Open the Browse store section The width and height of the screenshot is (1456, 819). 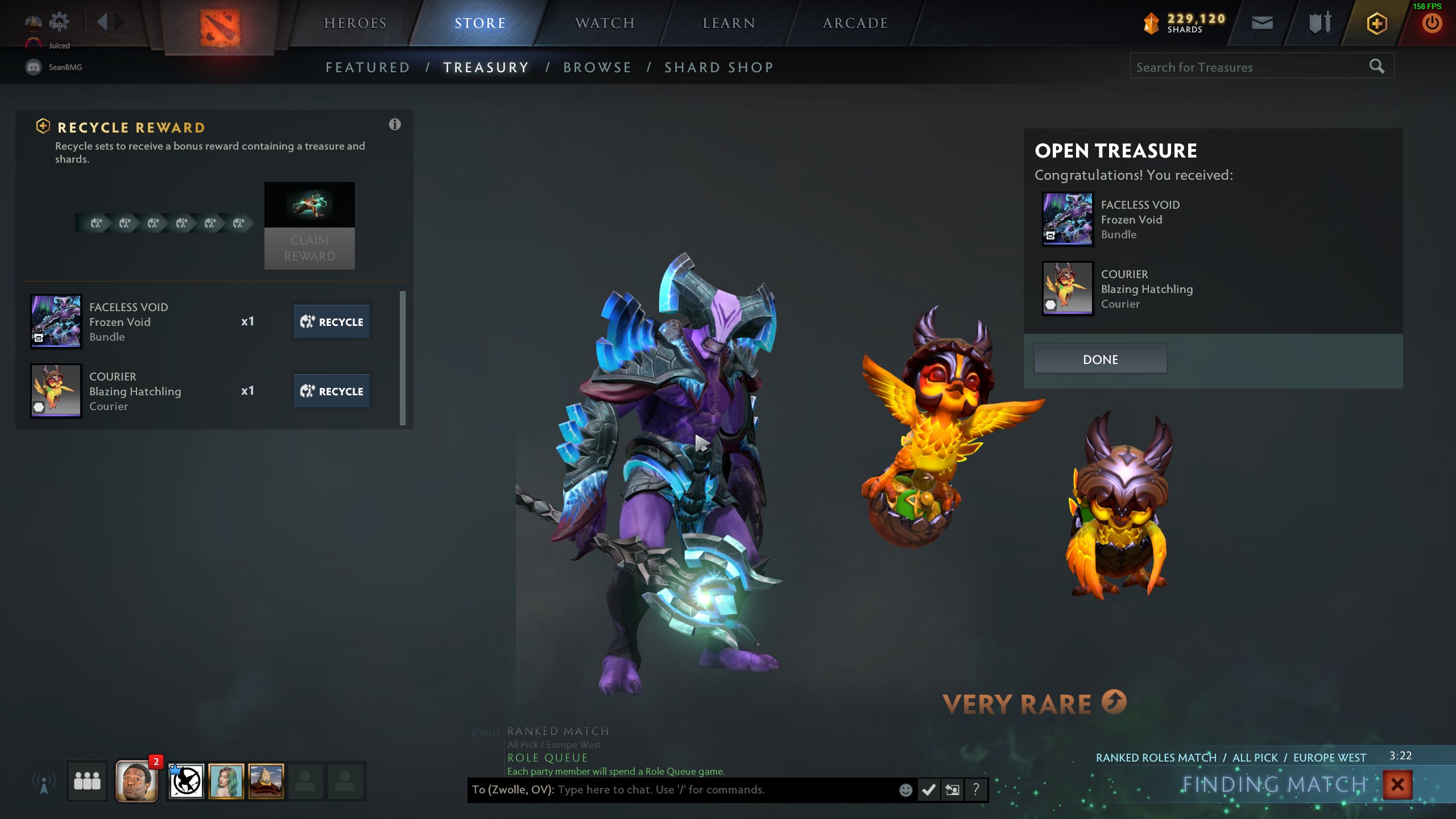click(597, 68)
